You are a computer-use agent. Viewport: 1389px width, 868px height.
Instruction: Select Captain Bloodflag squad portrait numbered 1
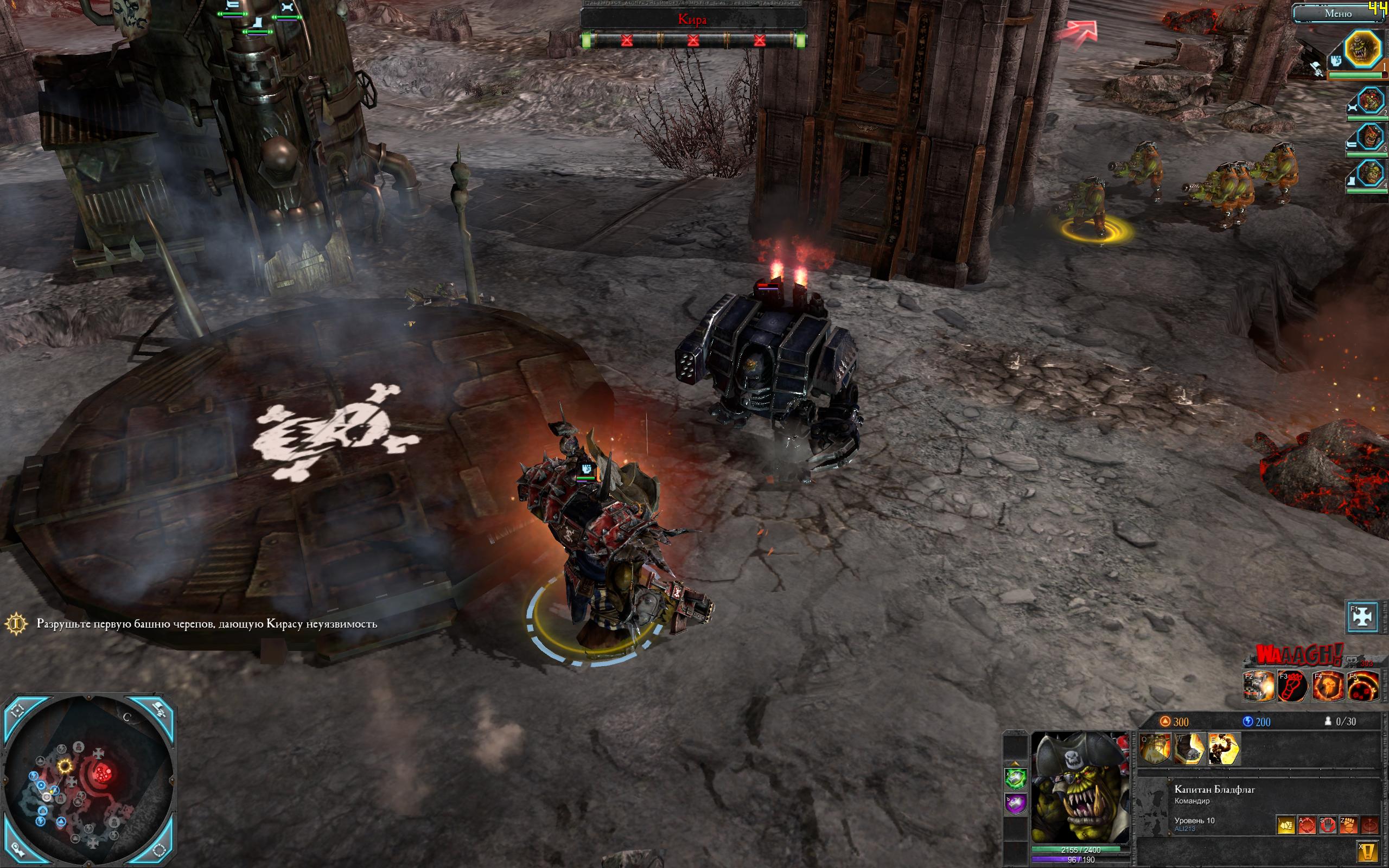point(1363,49)
